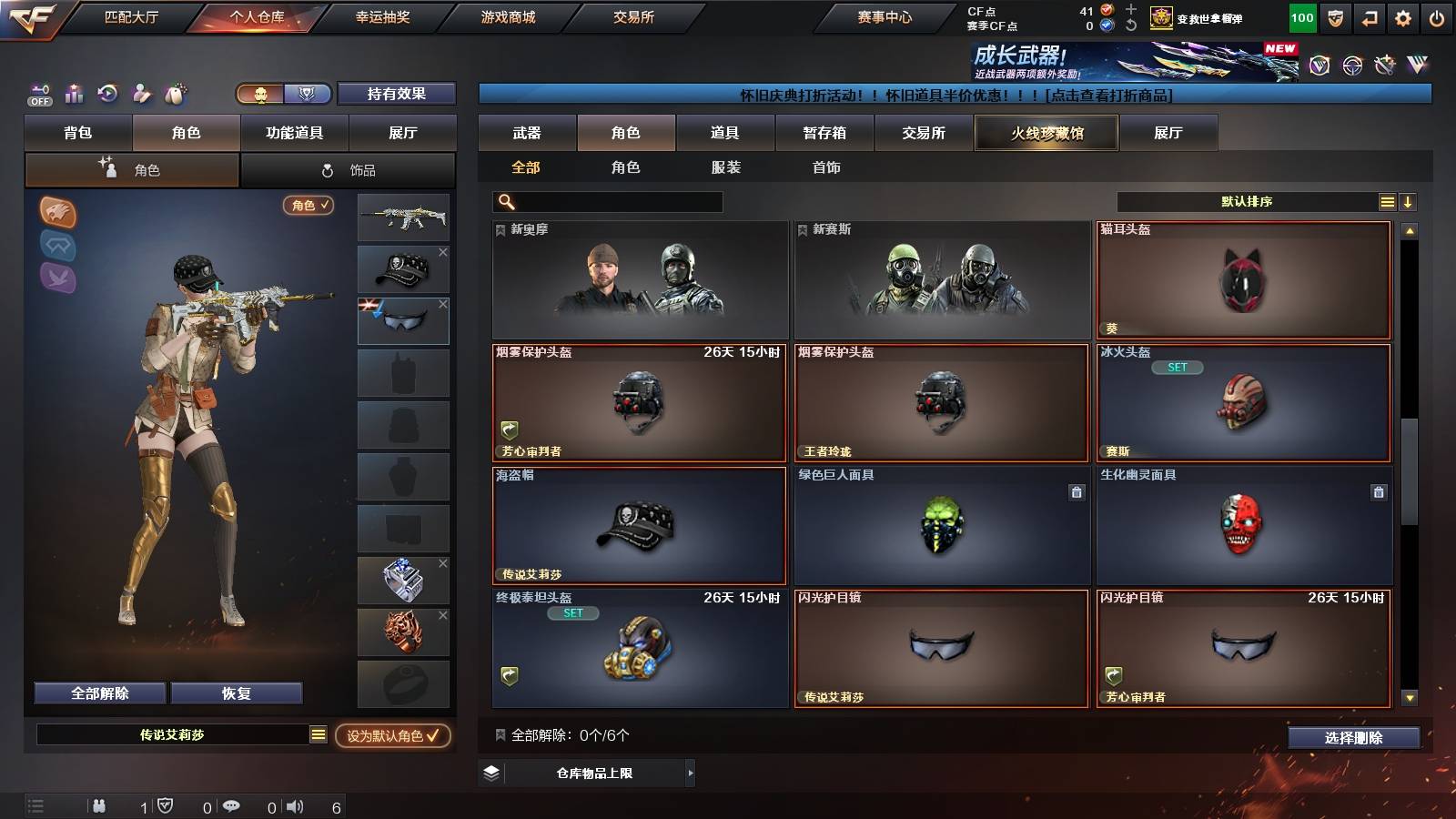The width and height of the screenshot is (1456, 819).
Task: Open the character name list via hamburger icon
Action: pyautogui.click(x=318, y=734)
